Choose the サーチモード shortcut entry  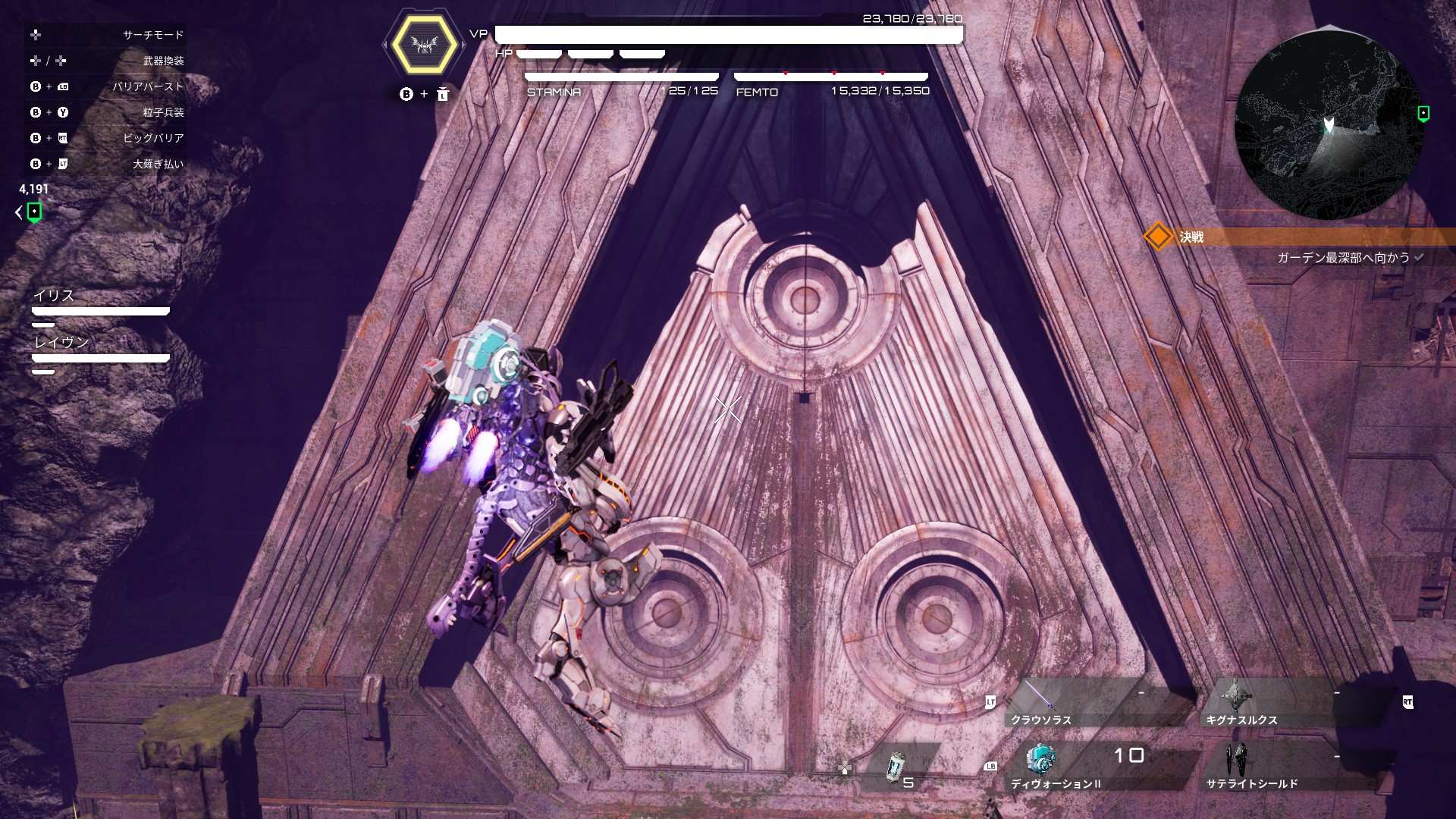click(152, 35)
